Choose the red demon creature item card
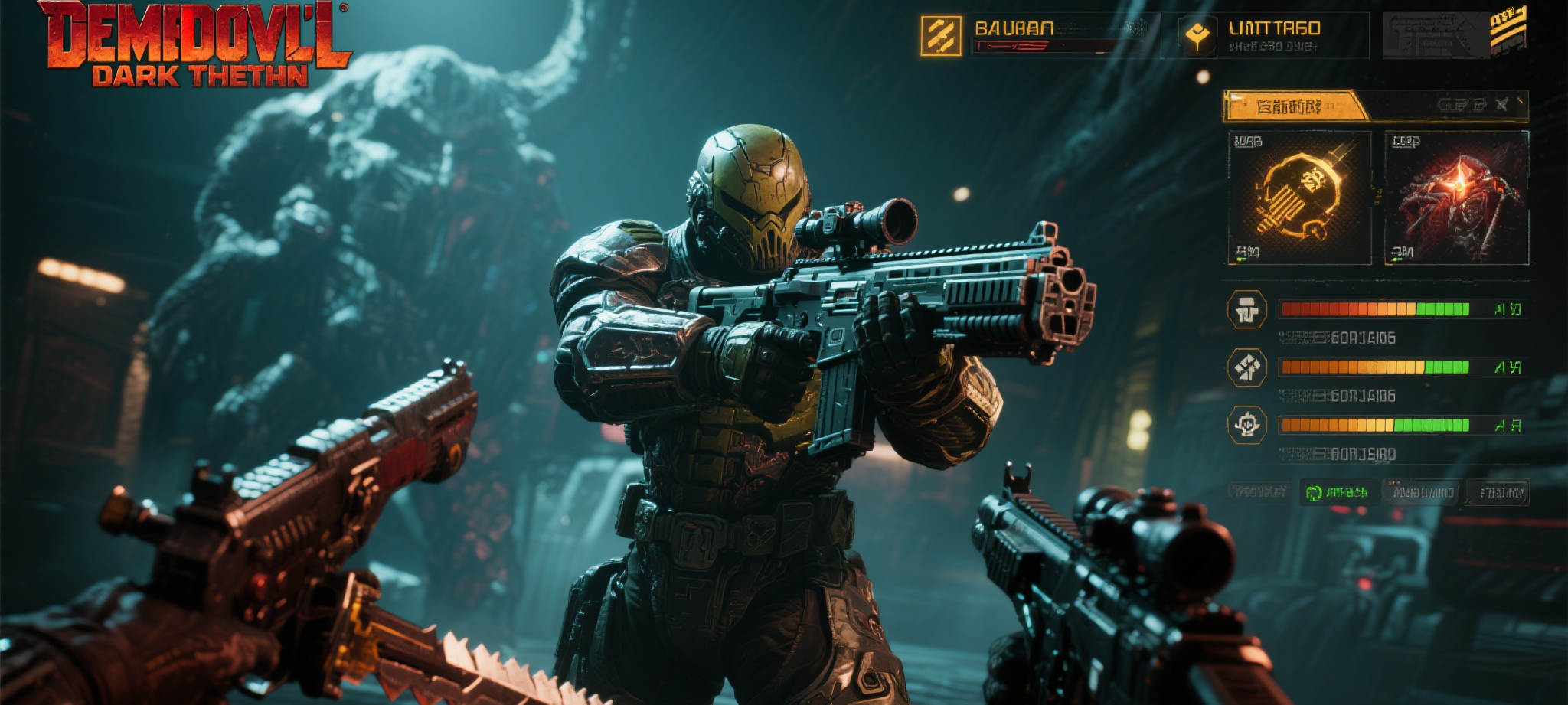 (x=1456, y=197)
